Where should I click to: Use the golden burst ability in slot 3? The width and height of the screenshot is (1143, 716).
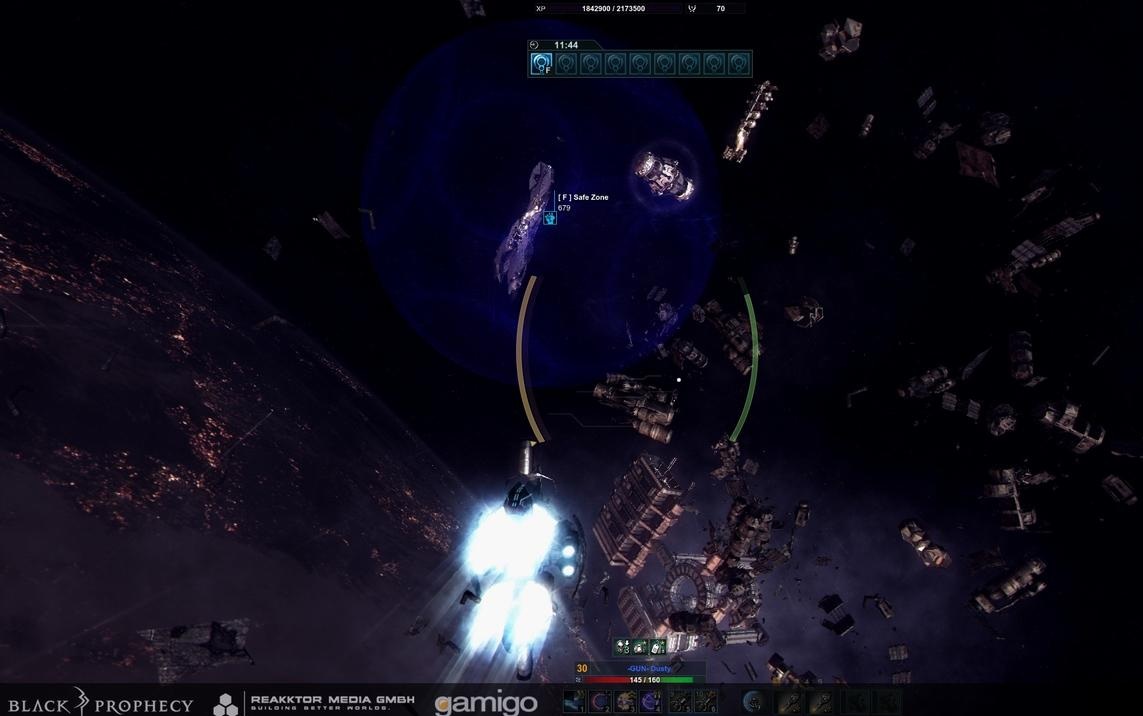click(x=626, y=702)
